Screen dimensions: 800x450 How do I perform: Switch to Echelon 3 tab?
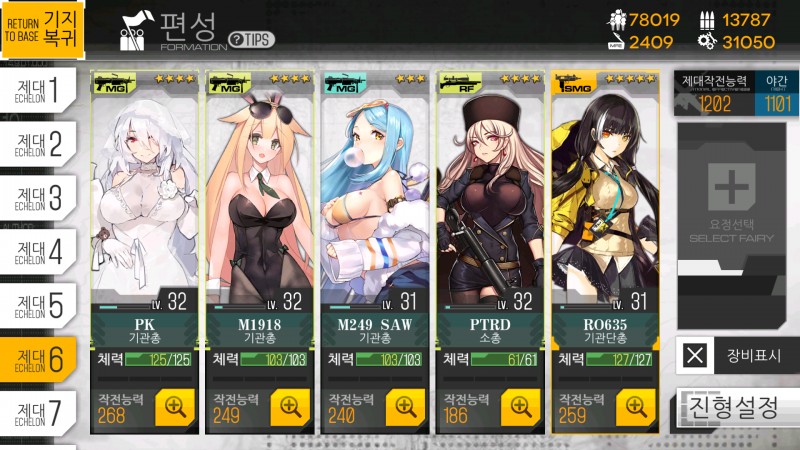(39, 198)
